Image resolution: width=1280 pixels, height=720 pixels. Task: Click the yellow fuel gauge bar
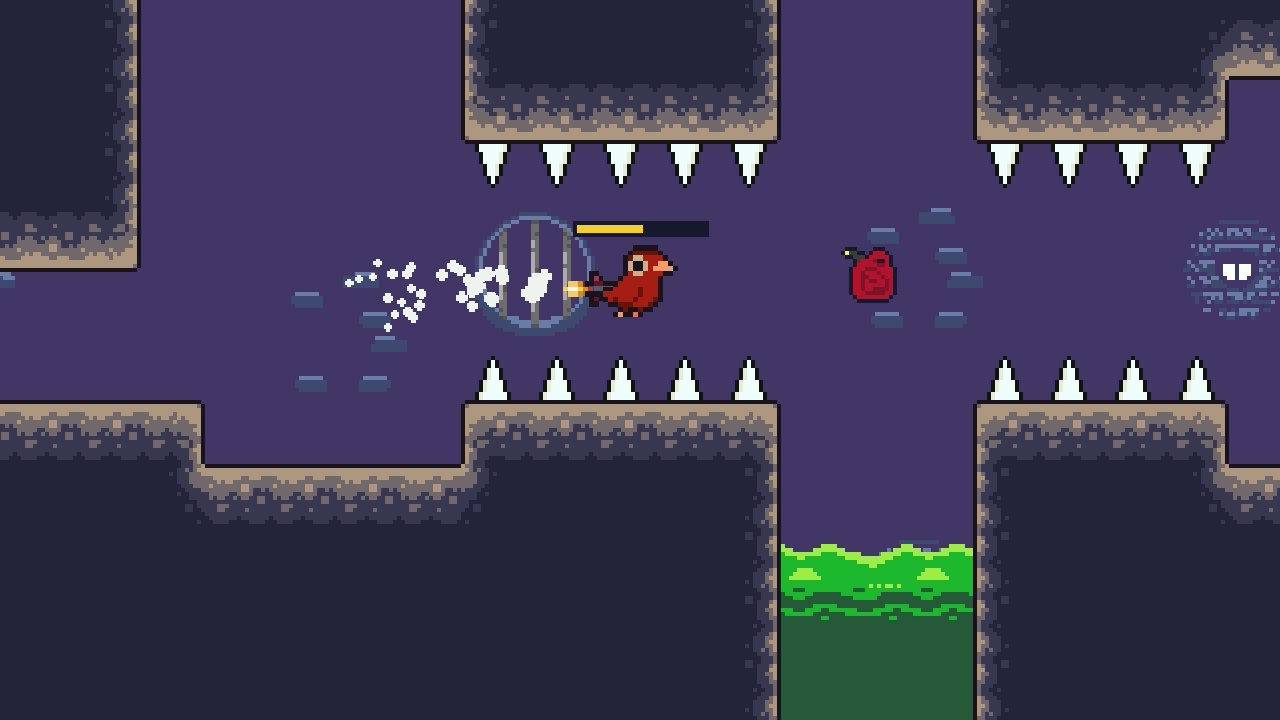(x=610, y=228)
